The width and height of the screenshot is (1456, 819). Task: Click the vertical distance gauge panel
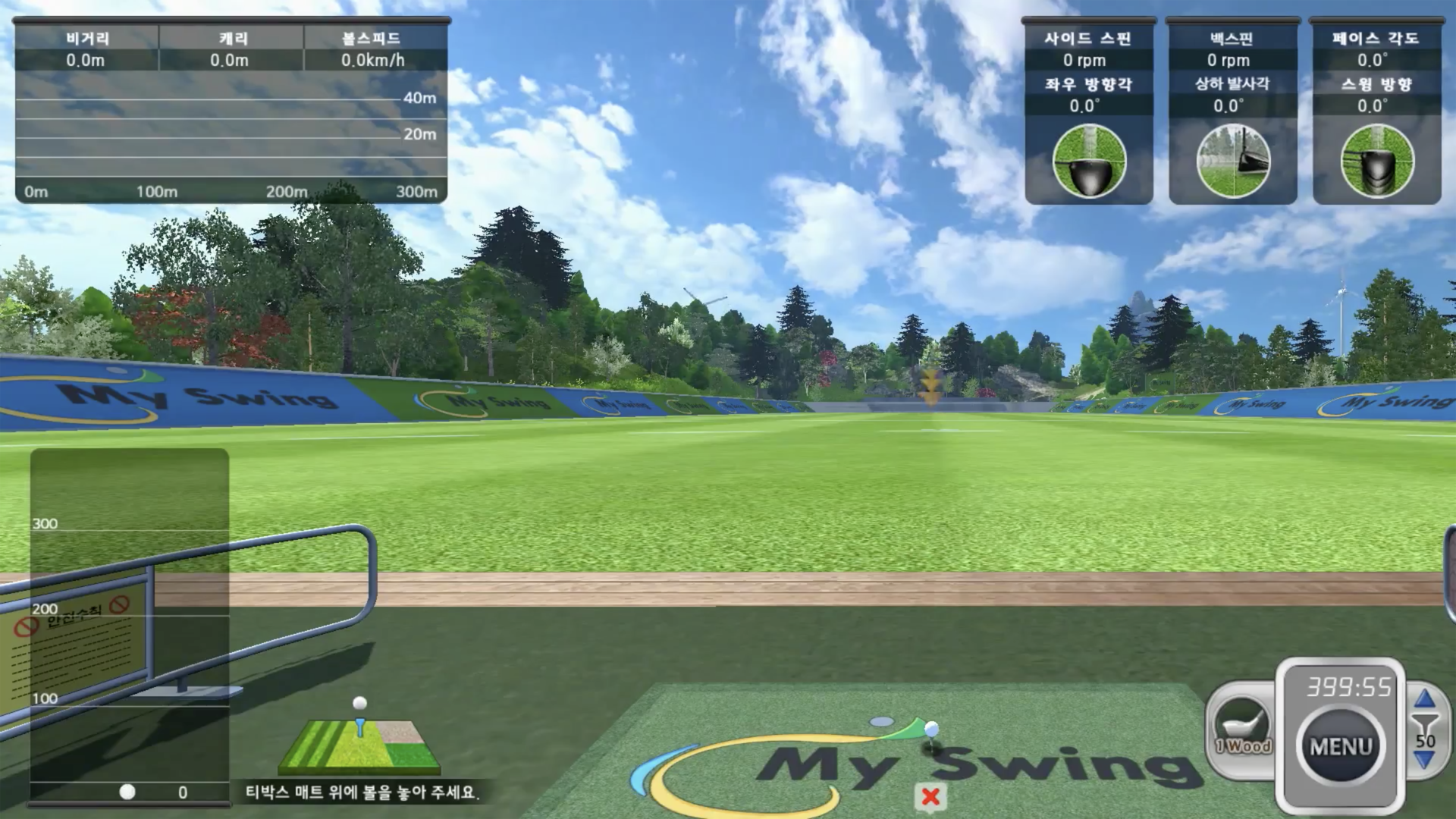130,626
